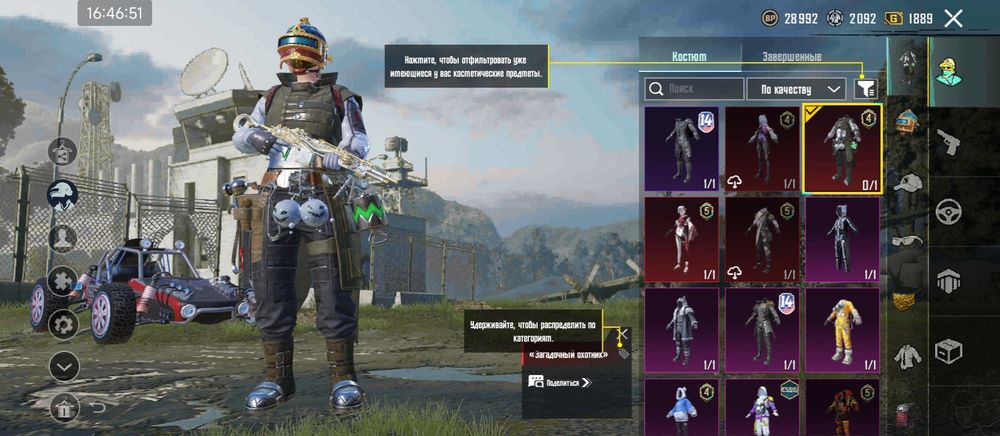This screenshot has width=1000, height=436.
Task: Open the pistol weapons category
Action: click(947, 144)
